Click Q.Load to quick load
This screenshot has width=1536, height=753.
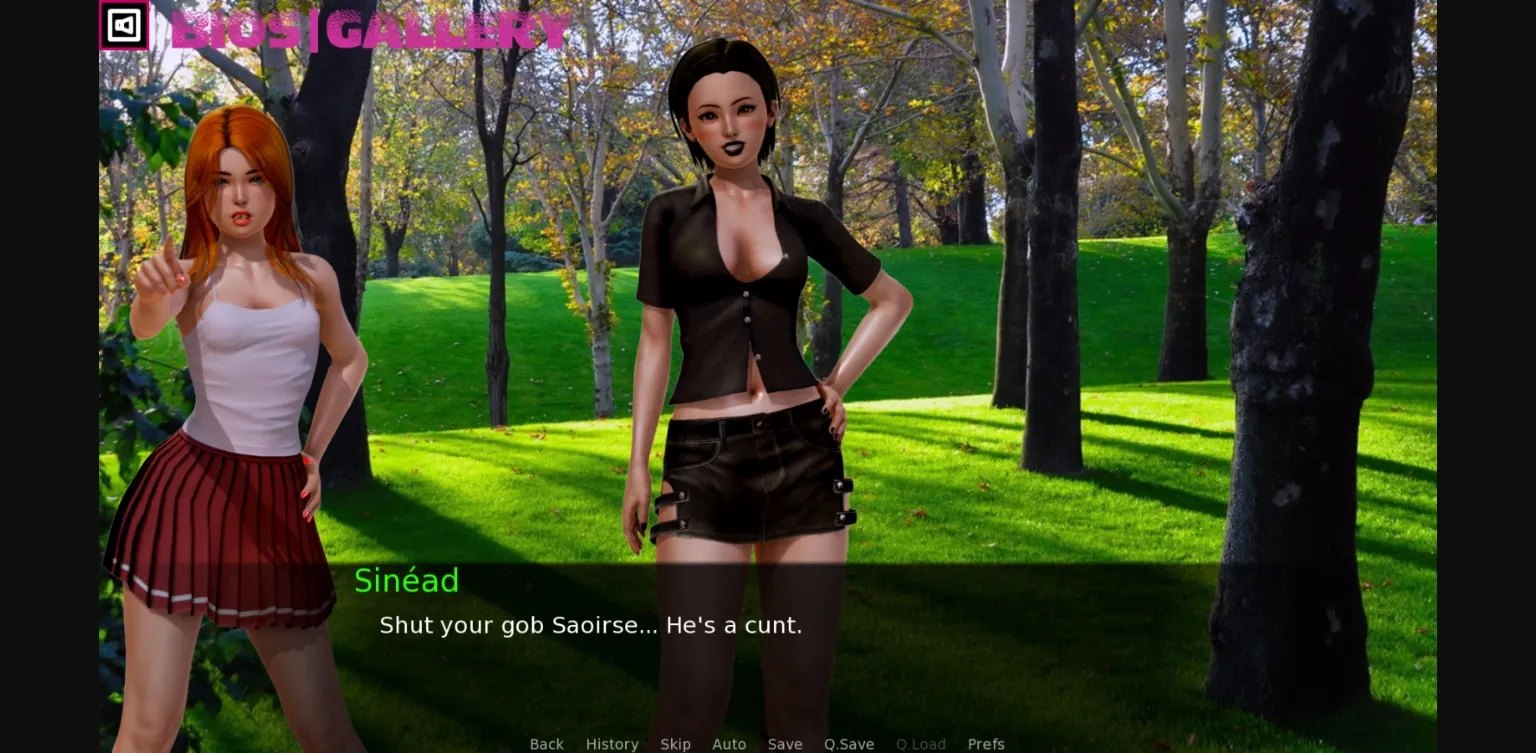coord(920,744)
